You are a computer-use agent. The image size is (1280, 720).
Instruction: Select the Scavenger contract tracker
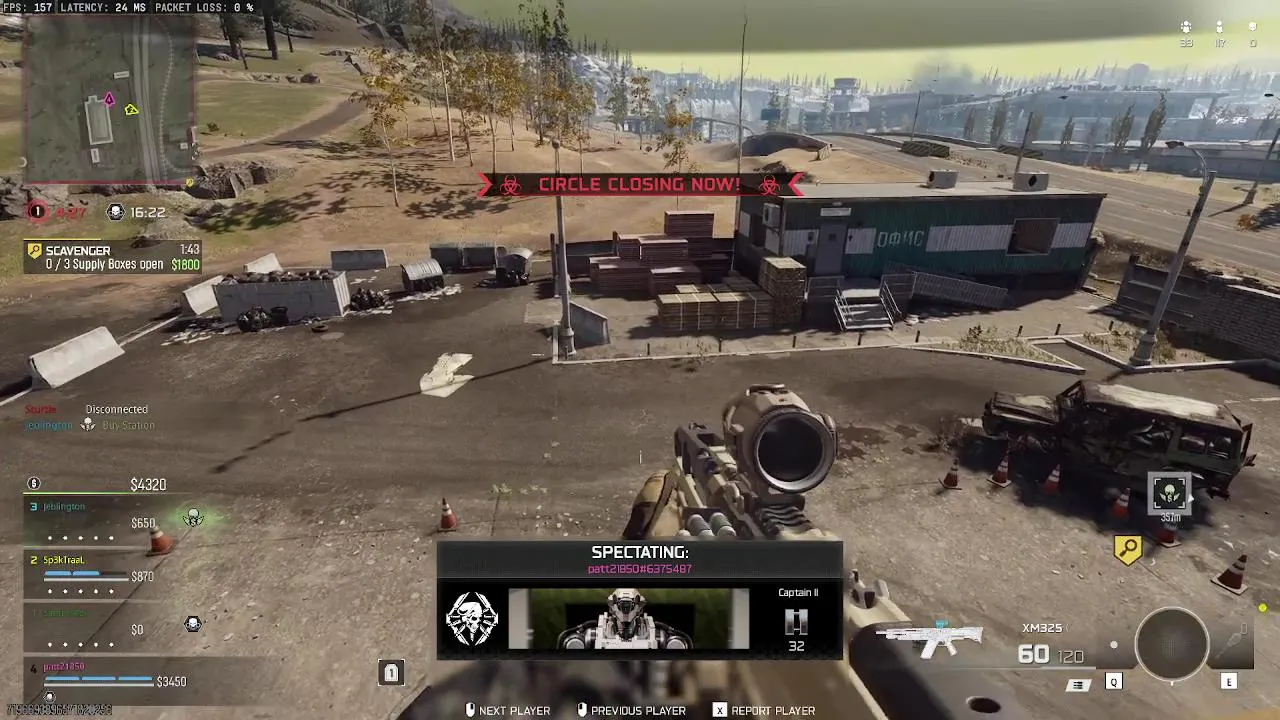[x=113, y=257]
